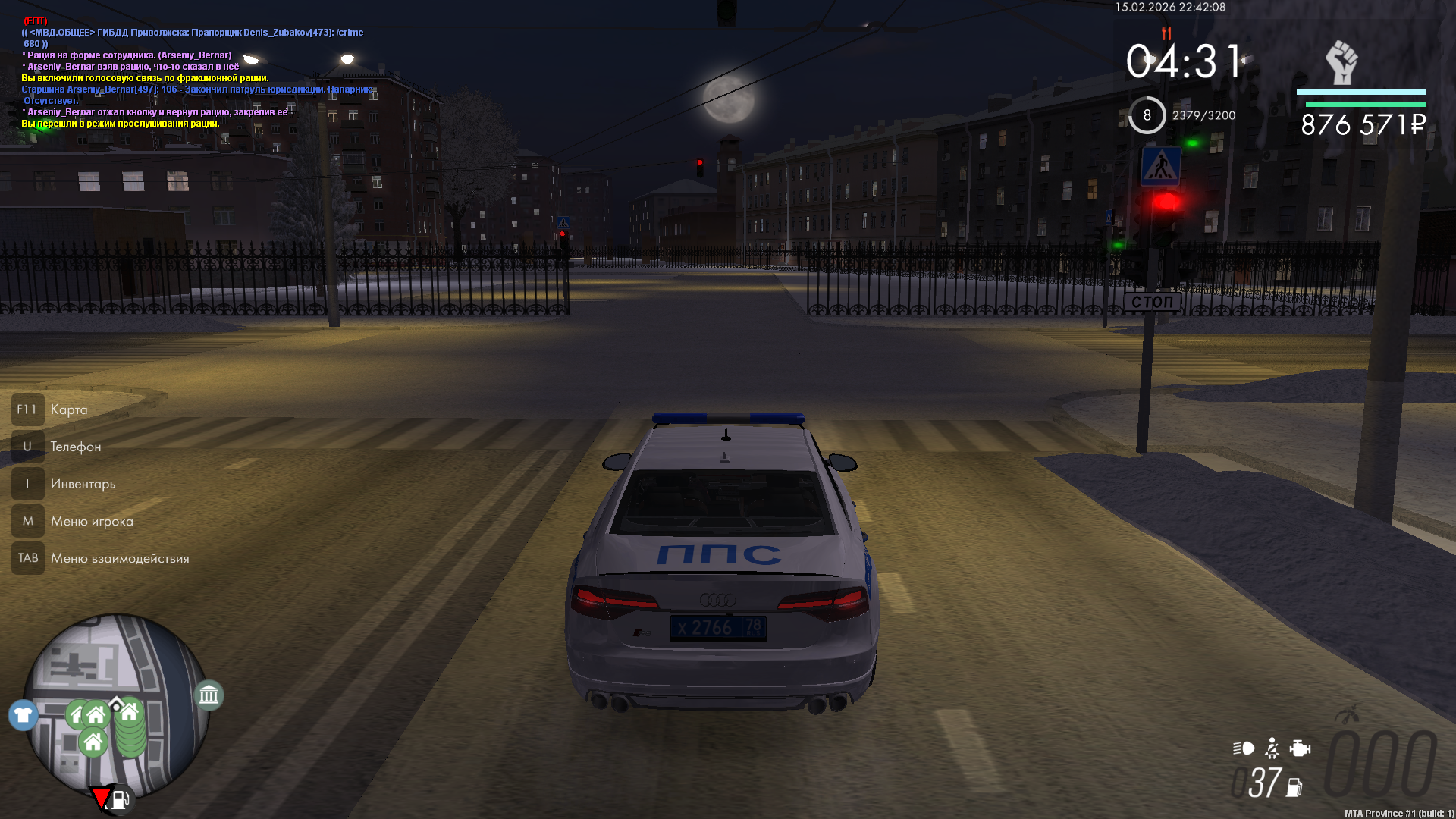The width and height of the screenshot is (1456, 819).
Task: Select the clothing shop shirt marker
Action: click(24, 715)
